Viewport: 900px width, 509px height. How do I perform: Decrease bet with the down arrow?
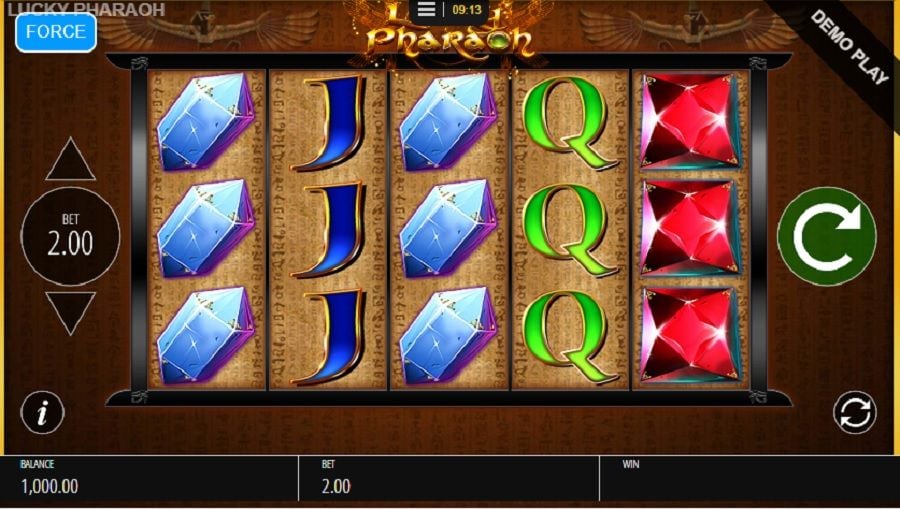[70, 312]
